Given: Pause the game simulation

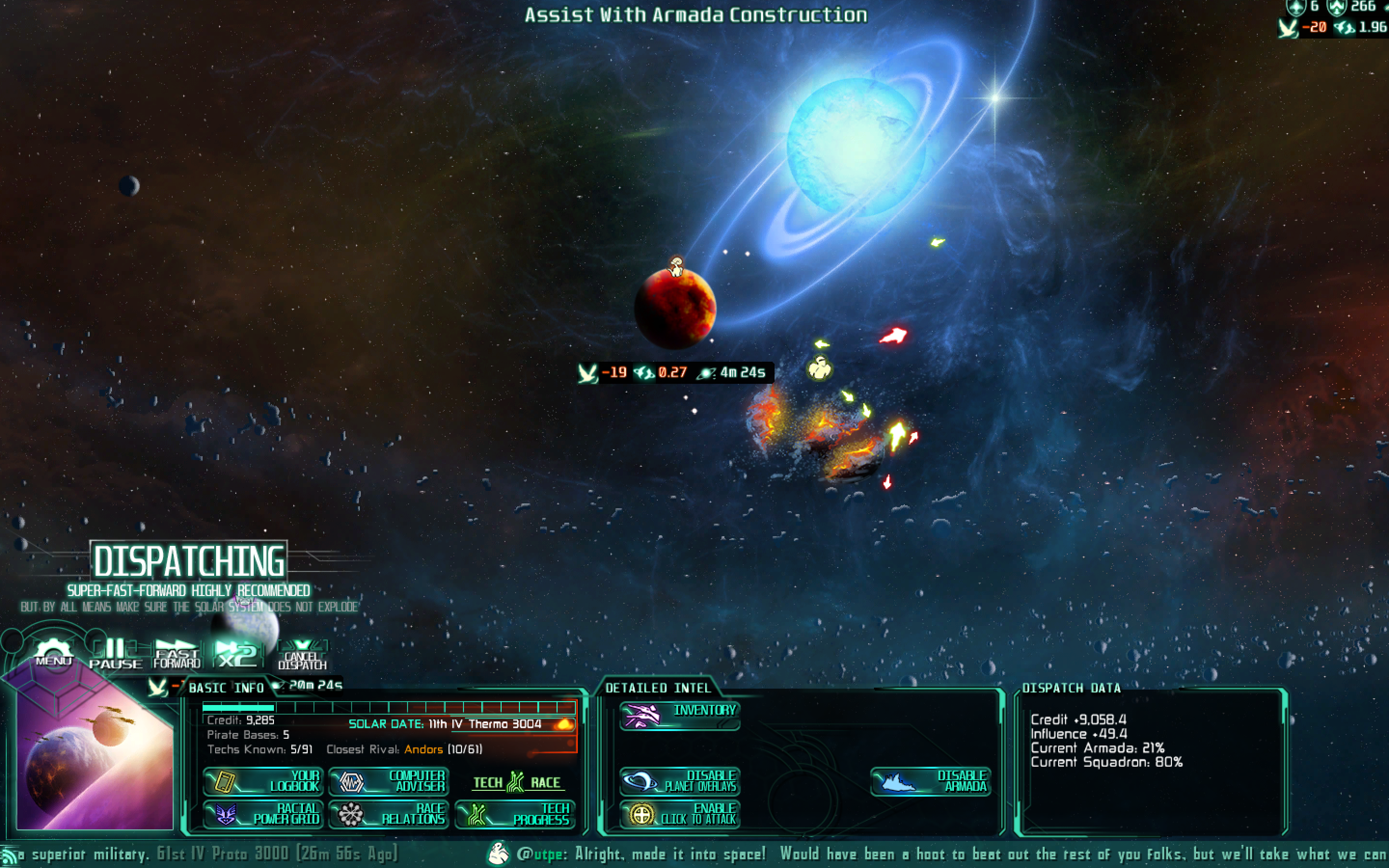Looking at the screenshot, I should pyautogui.click(x=115, y=654).
